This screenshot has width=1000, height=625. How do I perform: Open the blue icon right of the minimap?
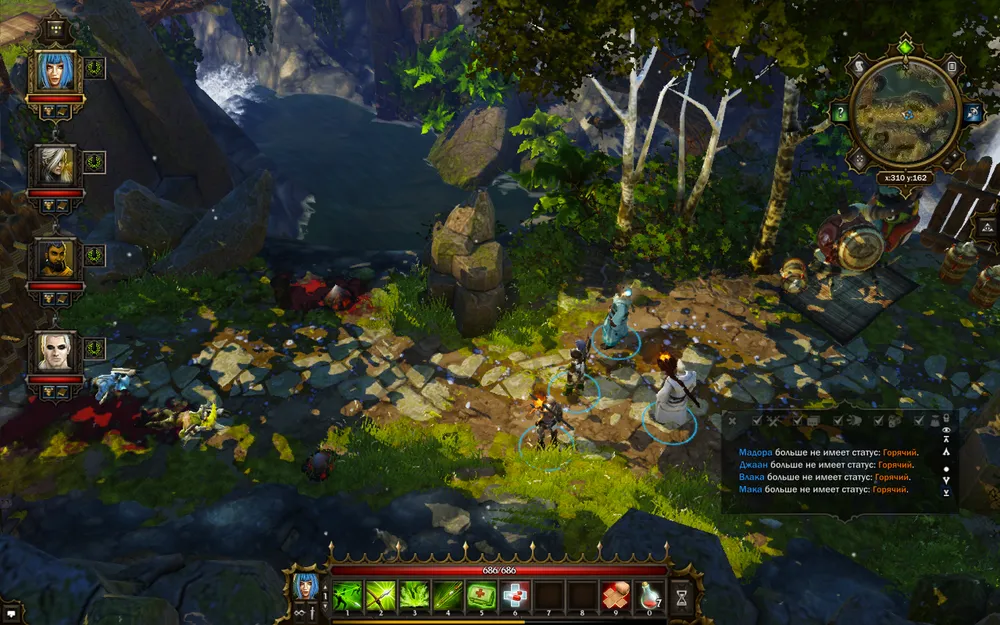pos(972,114)
